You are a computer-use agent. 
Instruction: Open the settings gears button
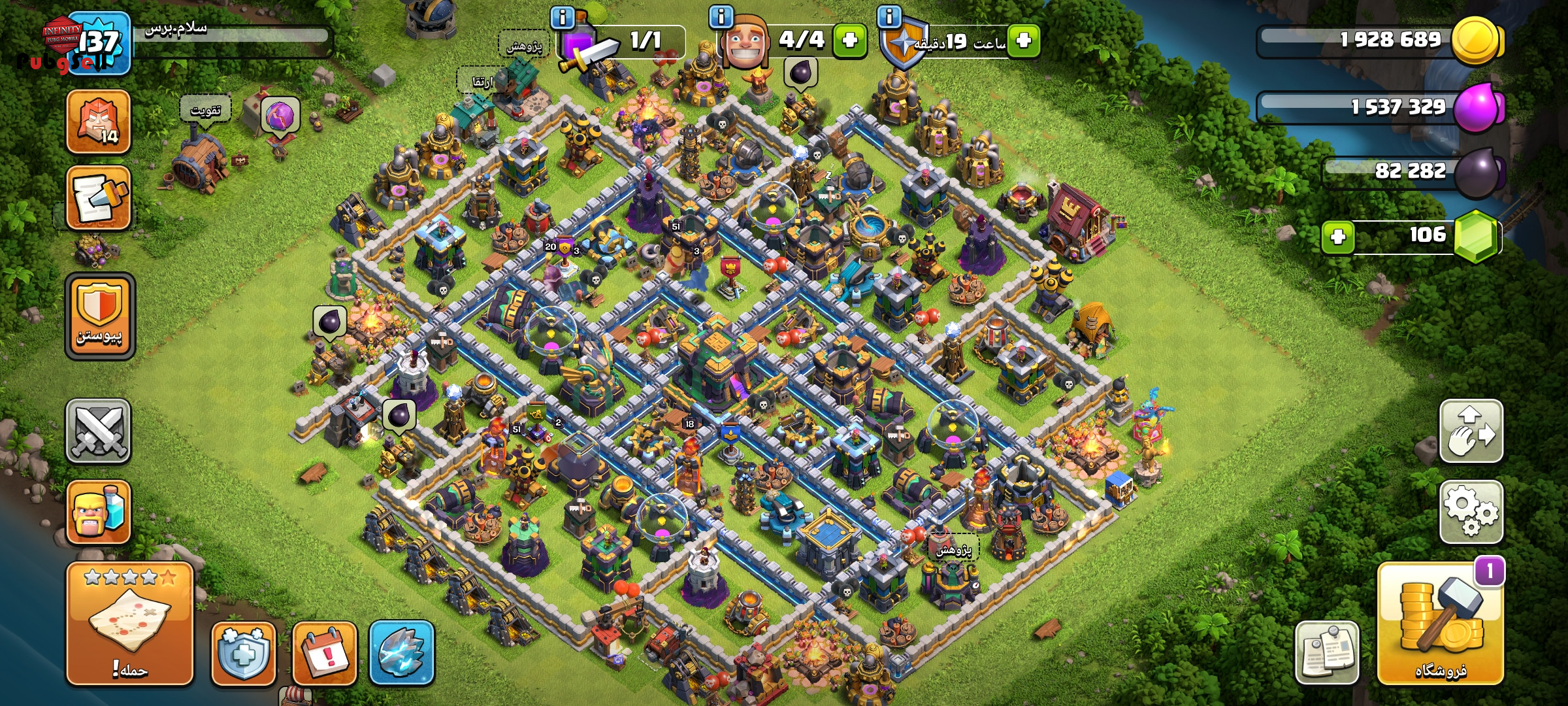point(1471,512)
